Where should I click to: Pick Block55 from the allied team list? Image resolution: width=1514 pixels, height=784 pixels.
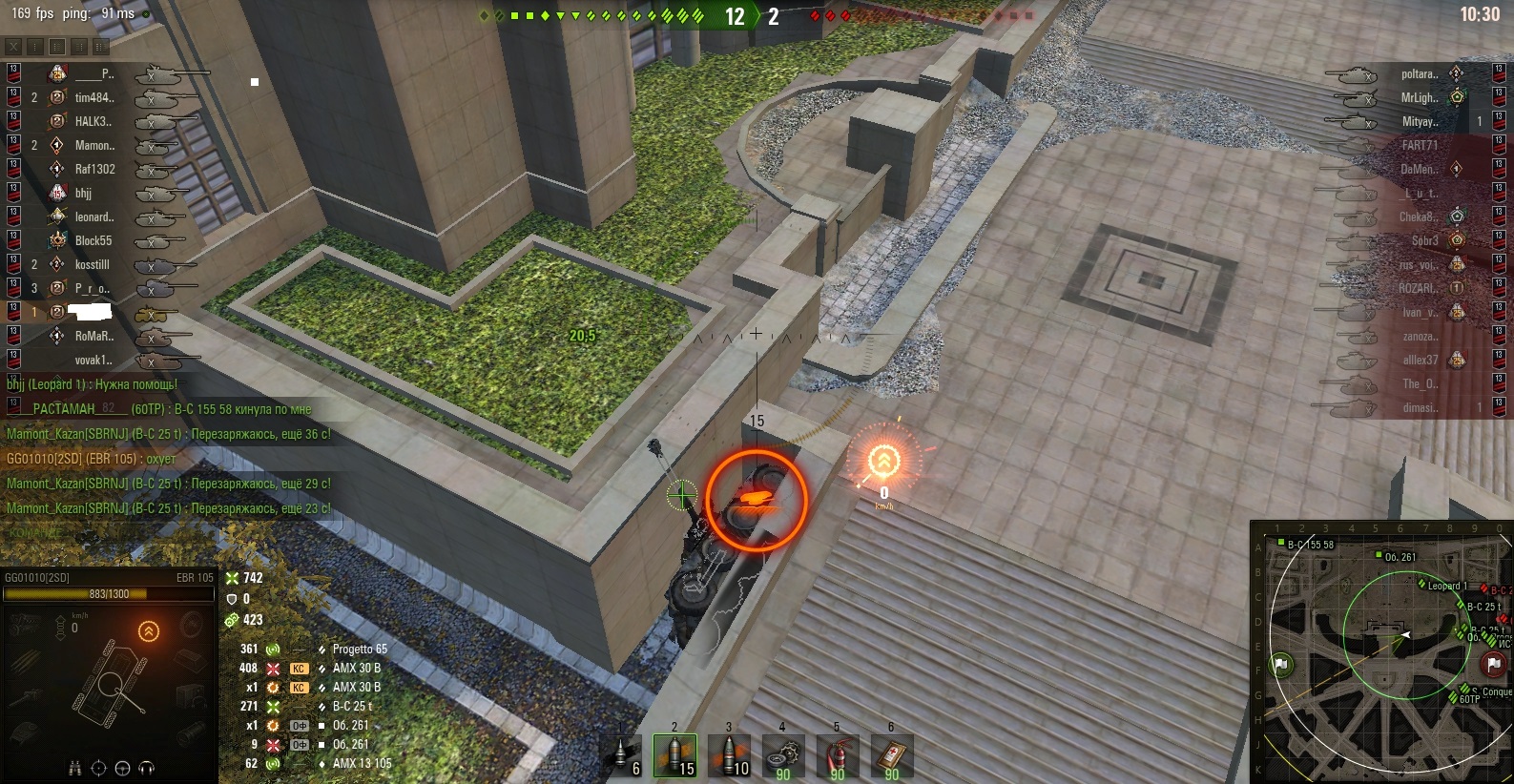pyautogui.click(x=93, y=240)
